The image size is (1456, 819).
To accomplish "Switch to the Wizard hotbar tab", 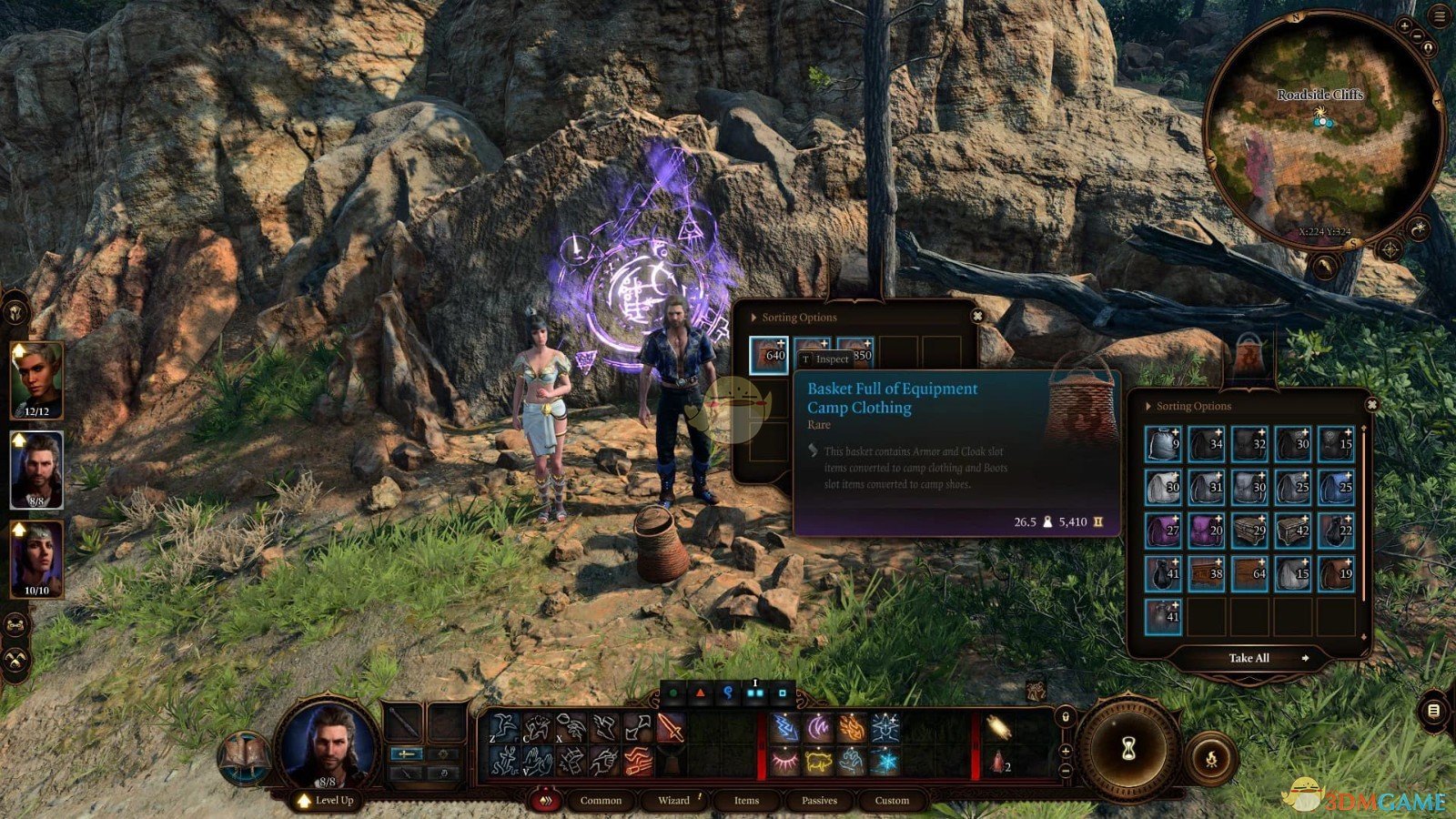I will click(x=673, y=801).
